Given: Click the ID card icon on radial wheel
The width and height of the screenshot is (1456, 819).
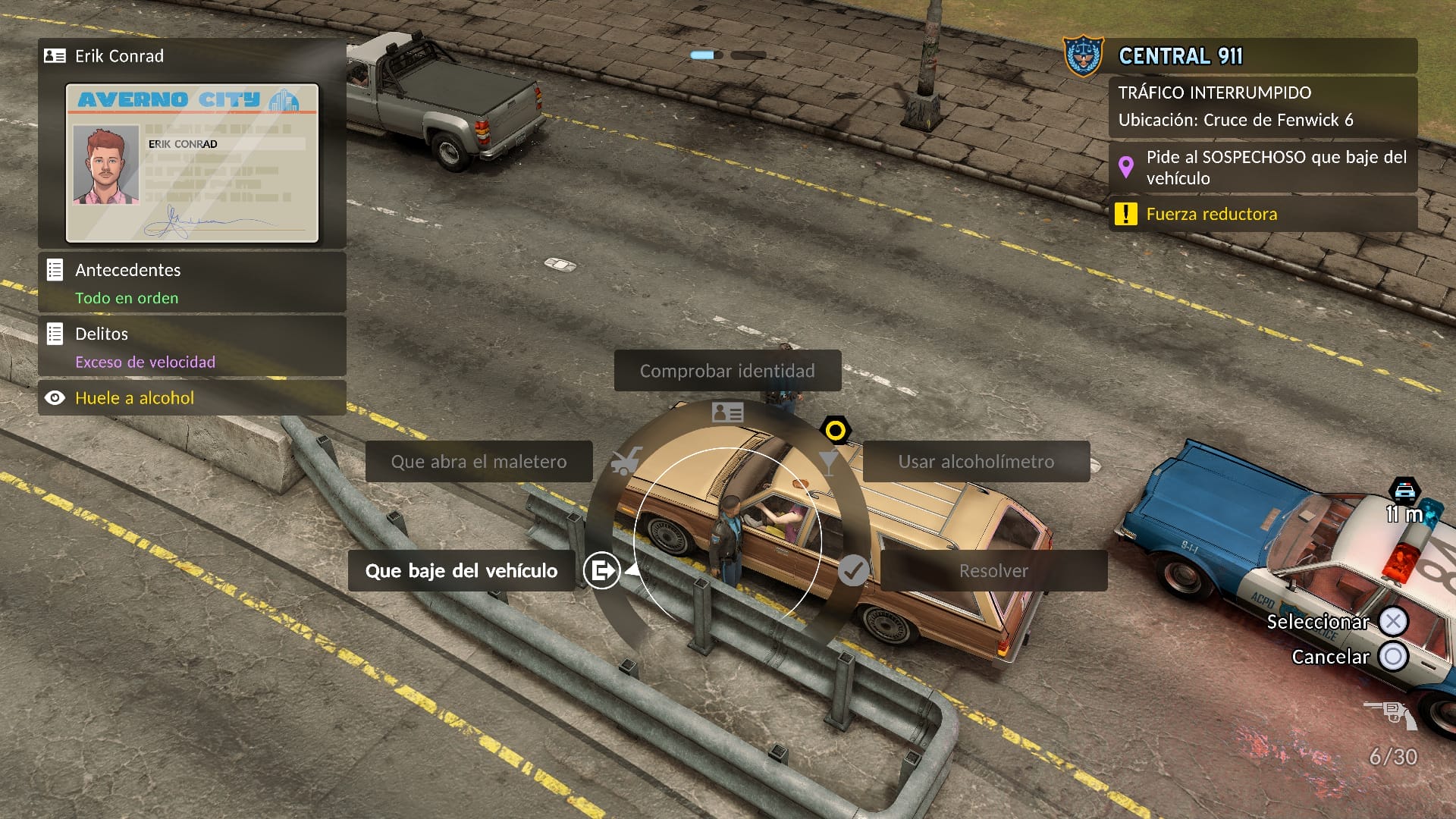Looking at the screenshot, I should coord(727,413).
